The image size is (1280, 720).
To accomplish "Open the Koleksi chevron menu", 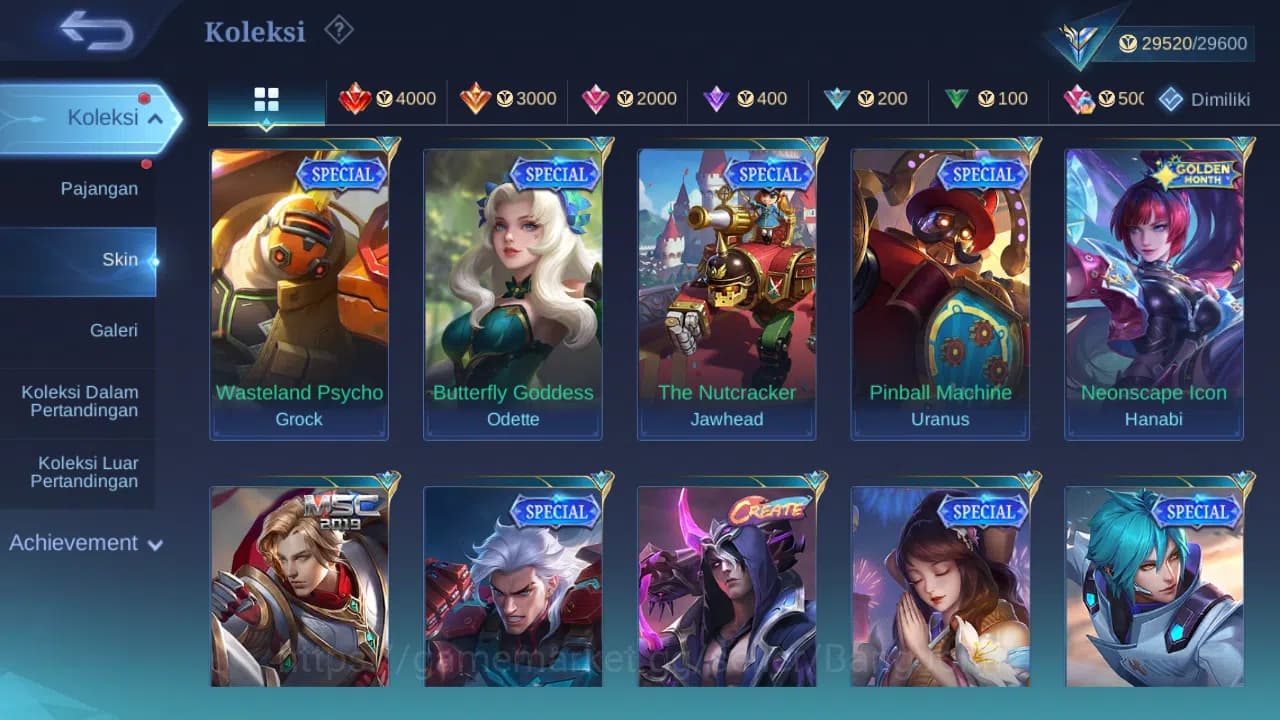I will coord(155,117).
